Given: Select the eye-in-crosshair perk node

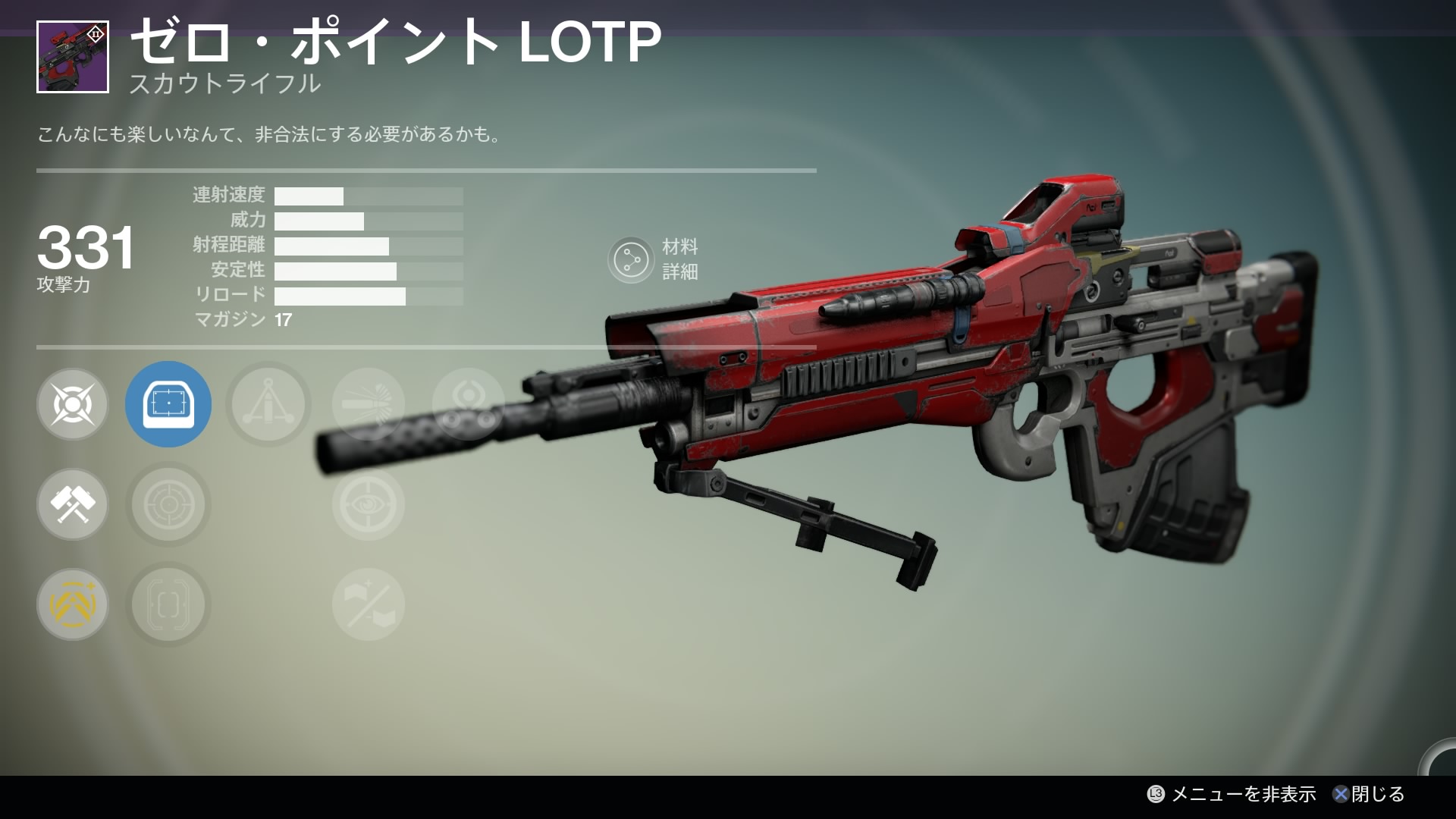Looking at the screenshot, I should point(369,504).
